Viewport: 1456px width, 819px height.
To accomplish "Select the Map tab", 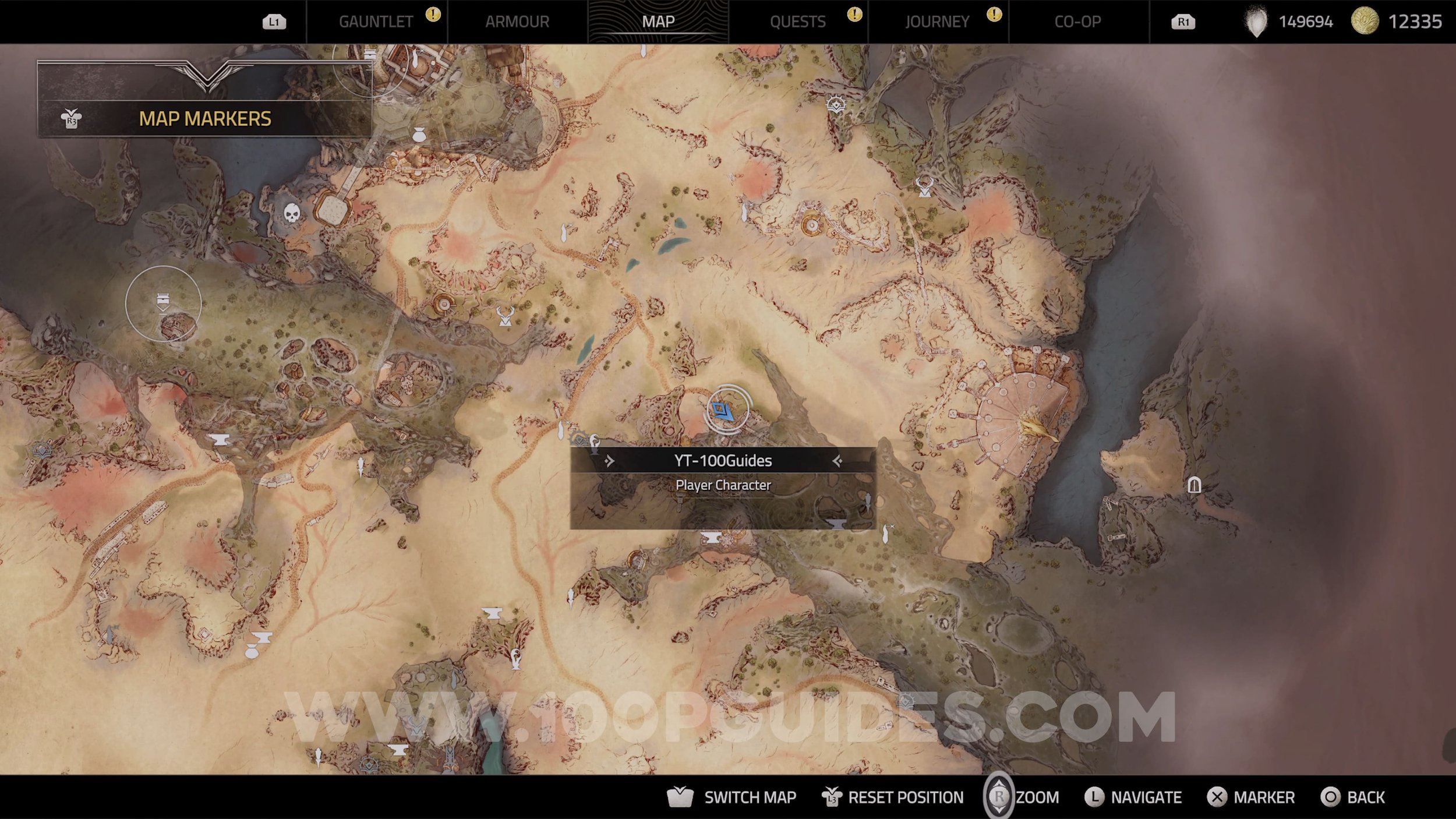I will (658, 22).
